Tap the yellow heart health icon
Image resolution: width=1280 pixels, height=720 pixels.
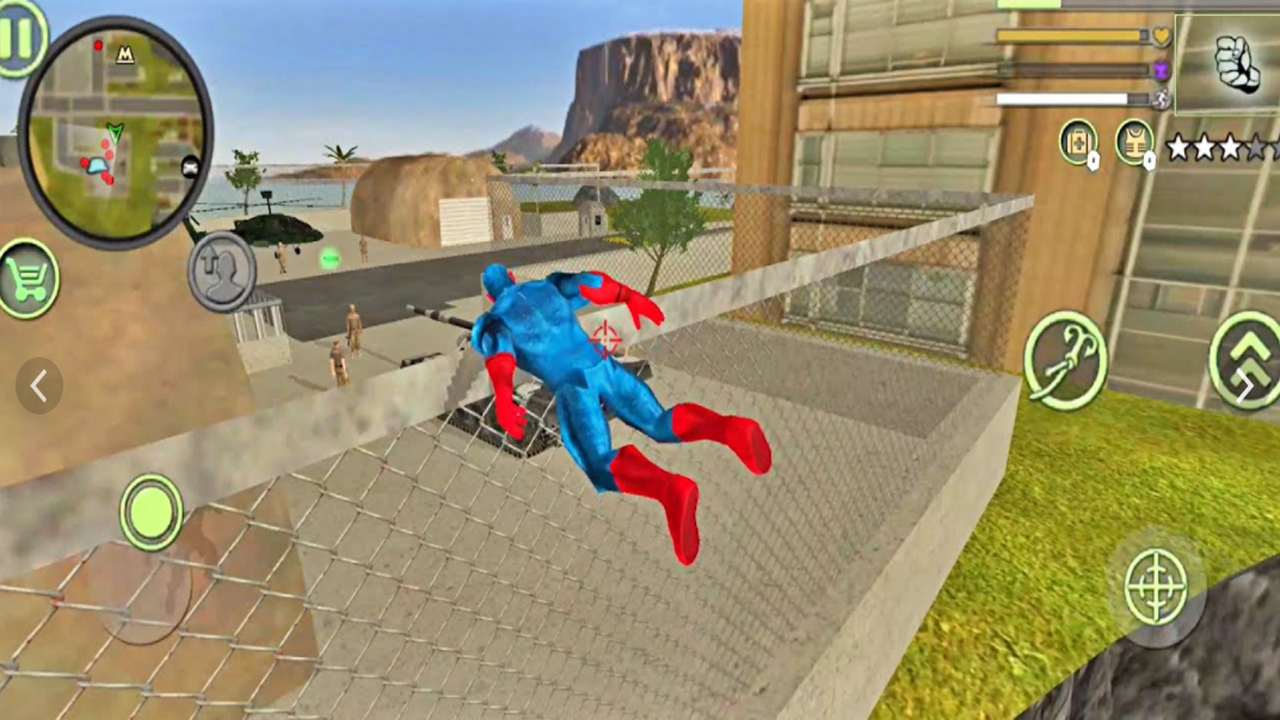1160,34
